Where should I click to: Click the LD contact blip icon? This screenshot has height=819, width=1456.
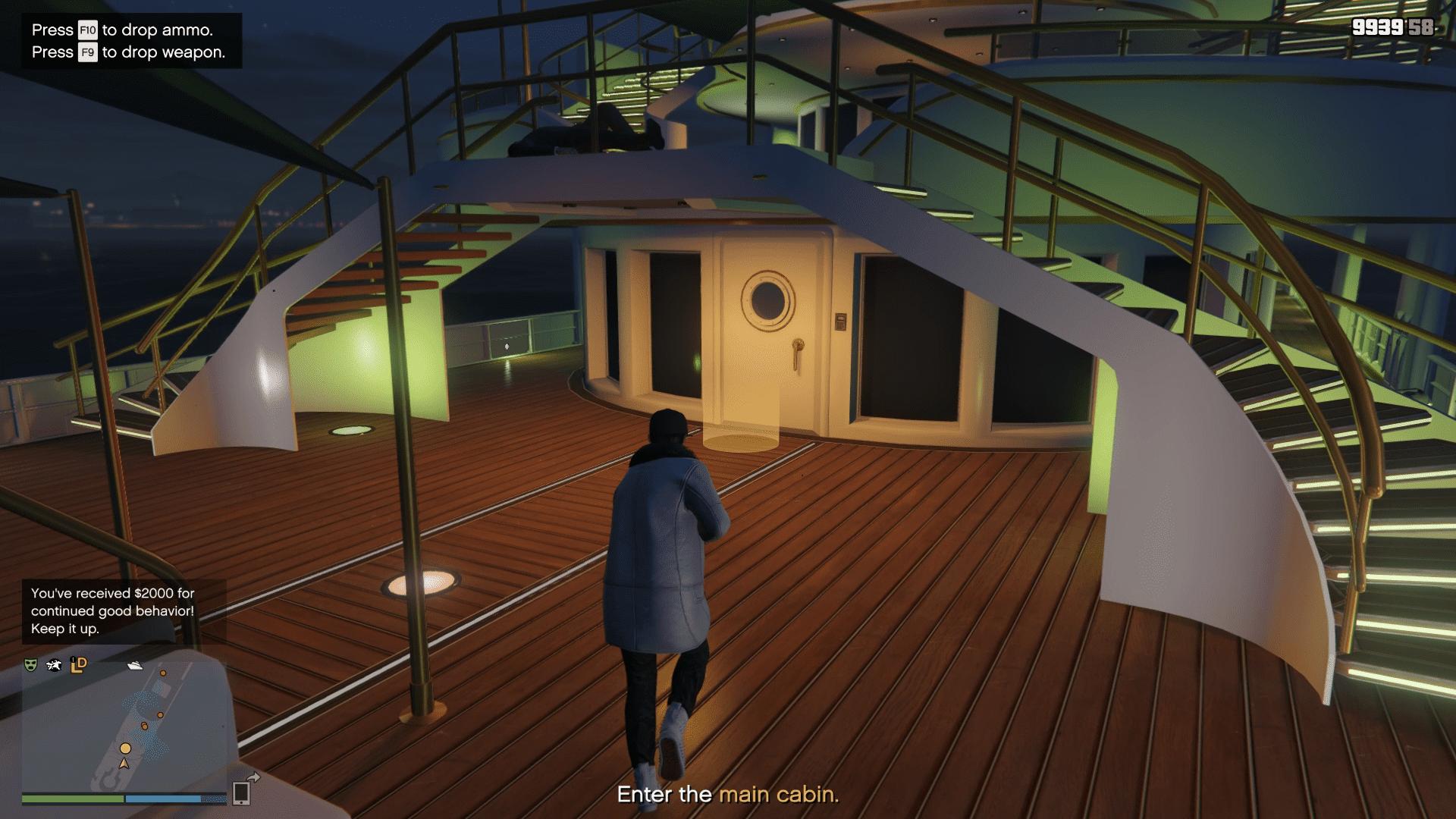coord(78,665)
